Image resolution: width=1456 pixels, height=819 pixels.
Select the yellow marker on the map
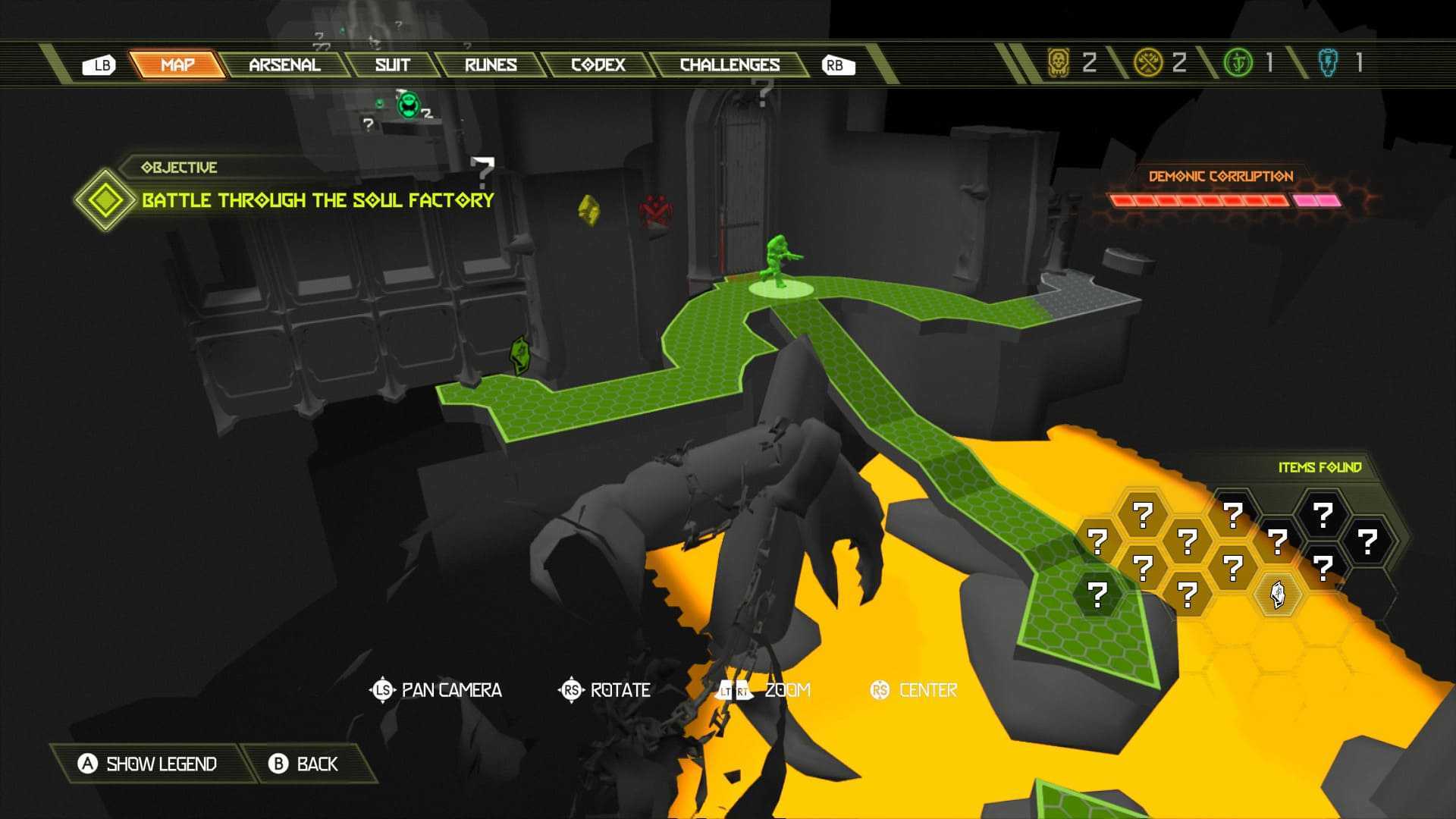click(x=588, y=210)
